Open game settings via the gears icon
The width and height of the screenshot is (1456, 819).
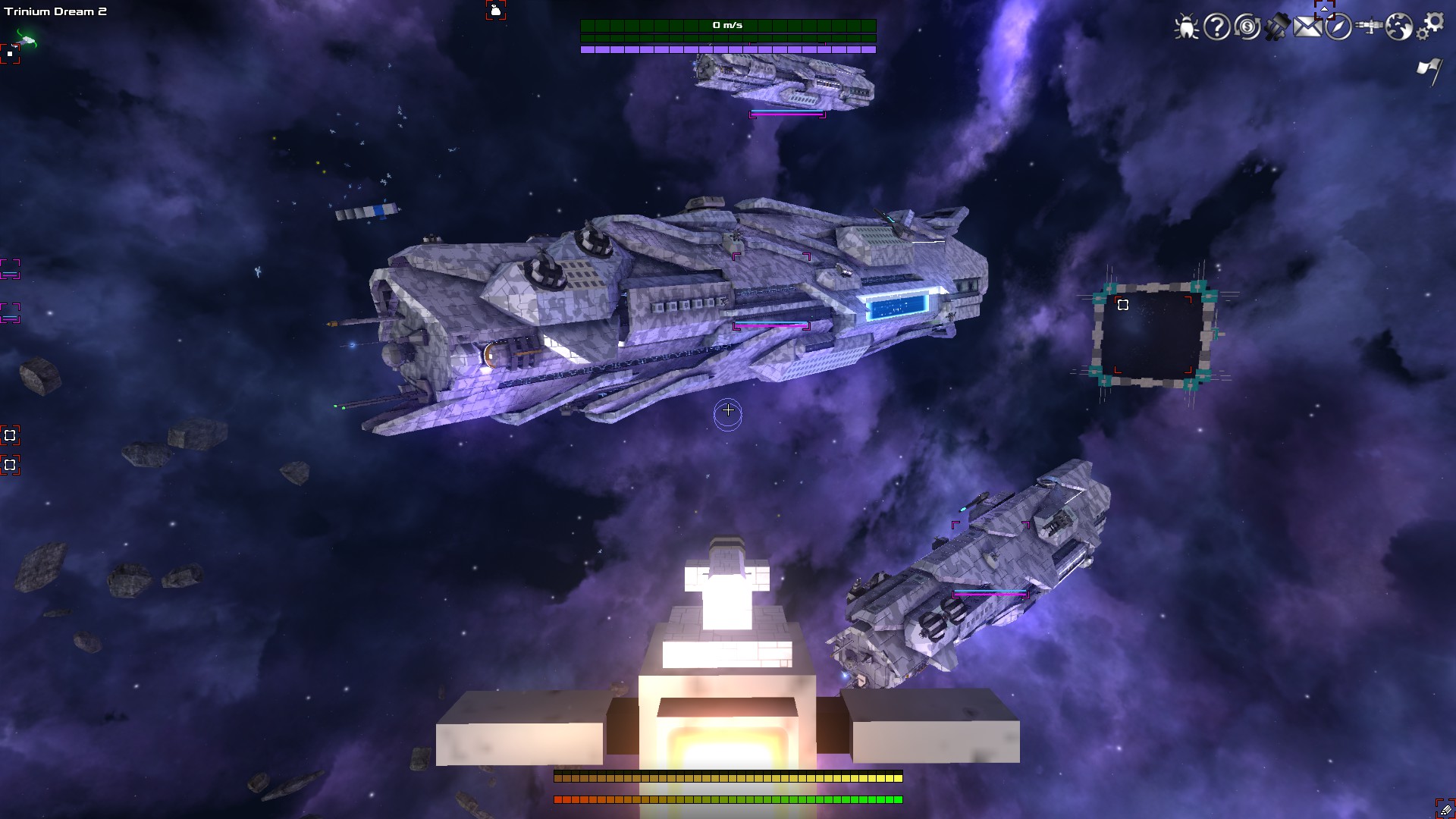point(1433,25)
